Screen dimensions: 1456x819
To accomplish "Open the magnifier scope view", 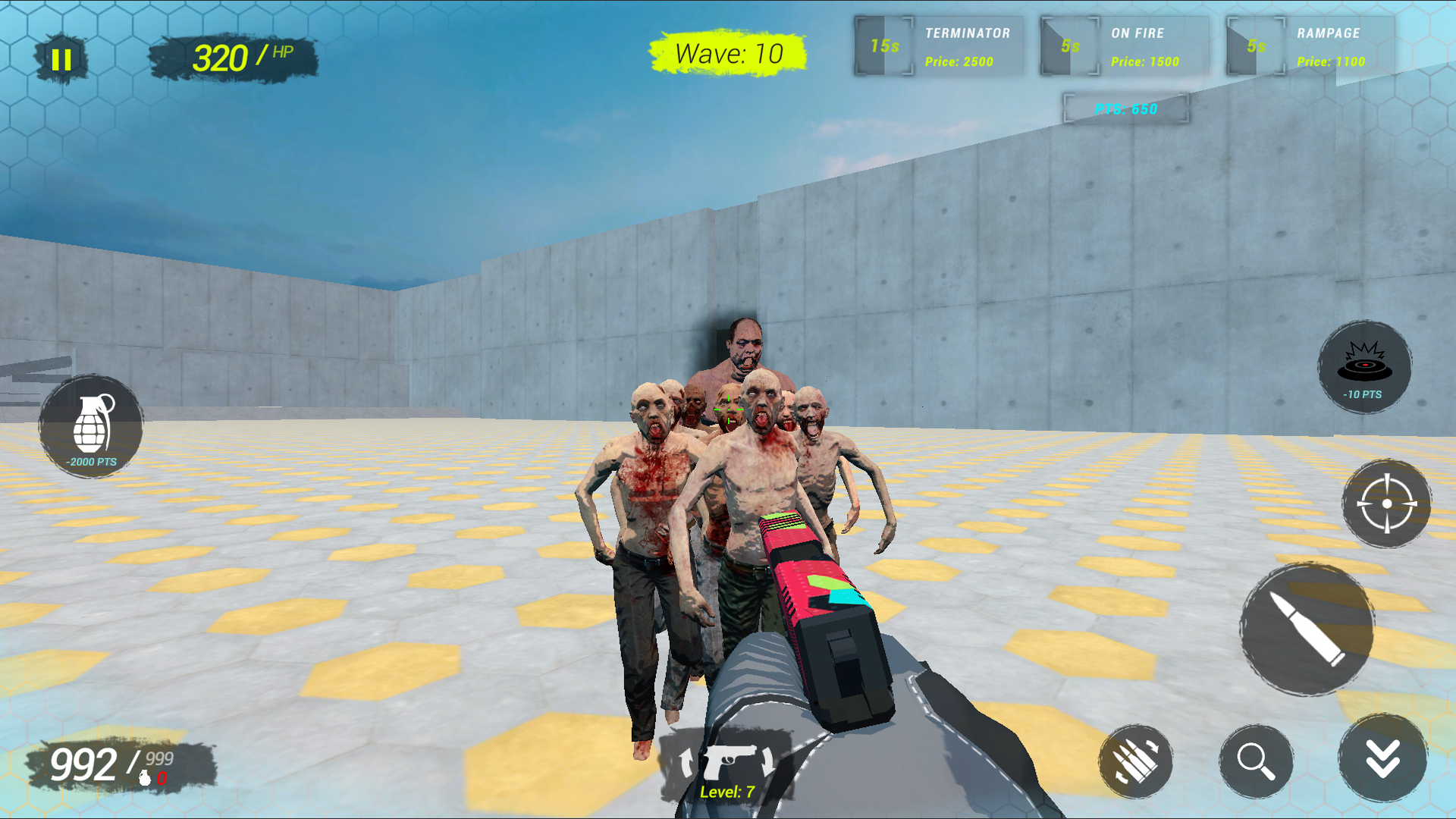I will pos(1255,761).
